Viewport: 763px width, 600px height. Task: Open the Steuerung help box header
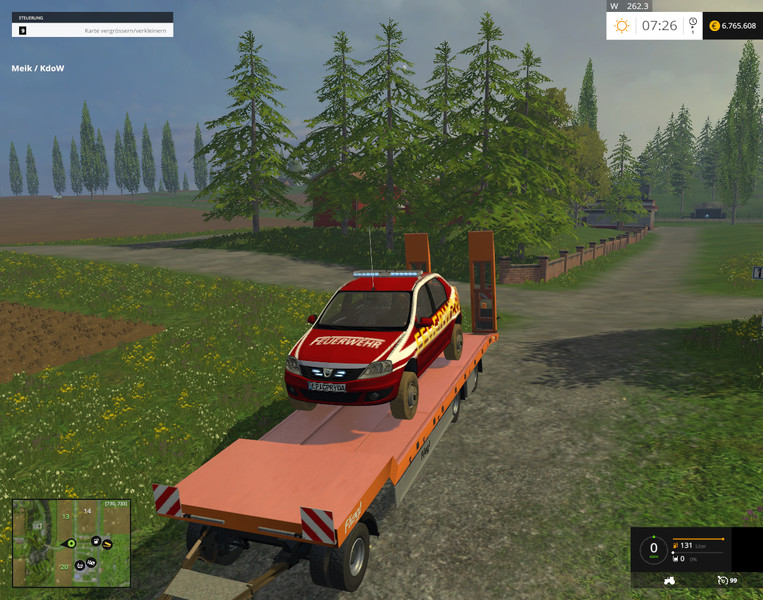pyautogui.click(x=92, y=17)
